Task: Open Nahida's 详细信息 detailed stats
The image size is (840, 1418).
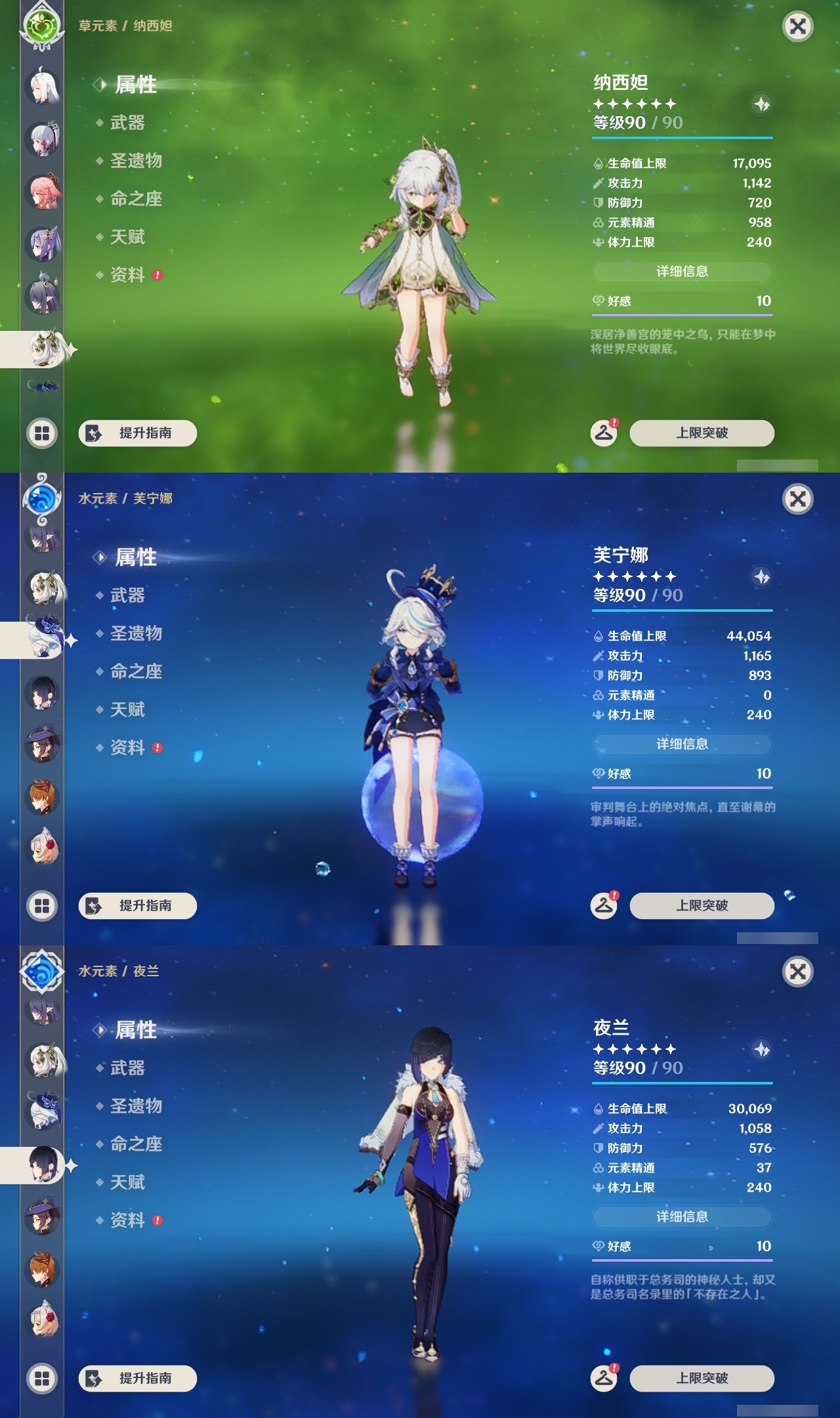Action: point(682,272)
